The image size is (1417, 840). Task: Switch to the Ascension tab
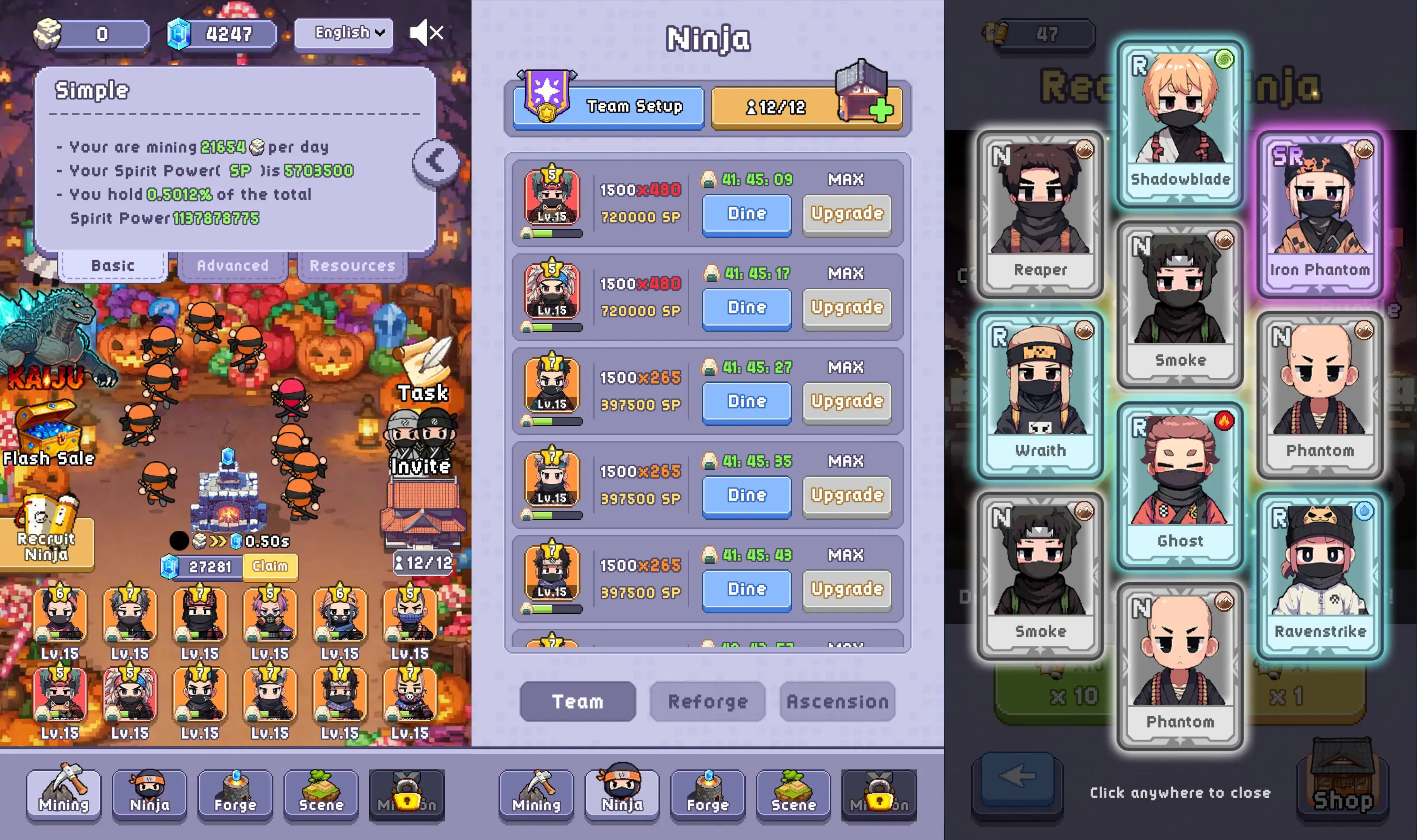click(x=837, y=702)
